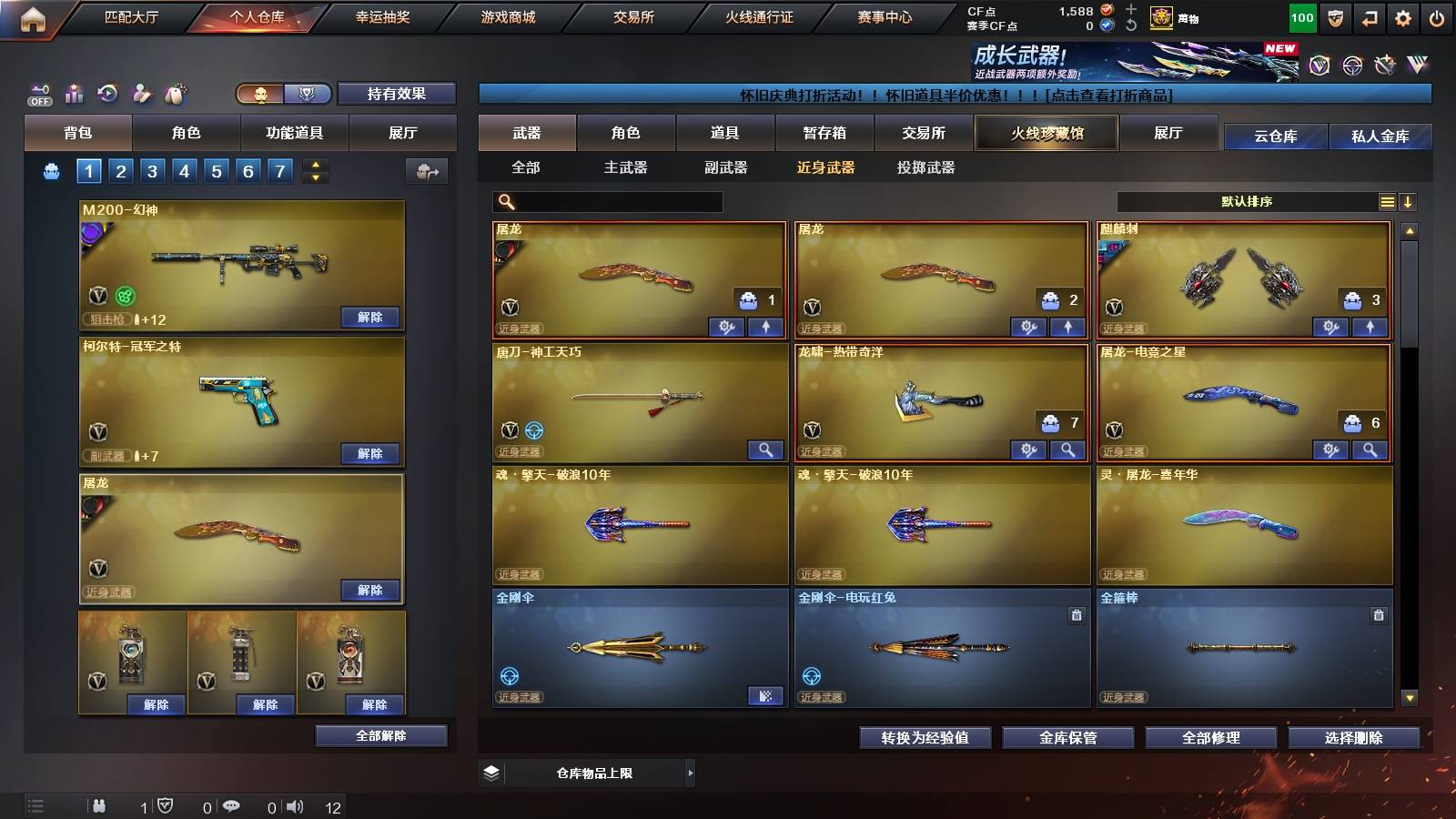Screen dimensions: 1456x819
Task: Click the 全部解除 button below the backpack
Action: (381, 735)
